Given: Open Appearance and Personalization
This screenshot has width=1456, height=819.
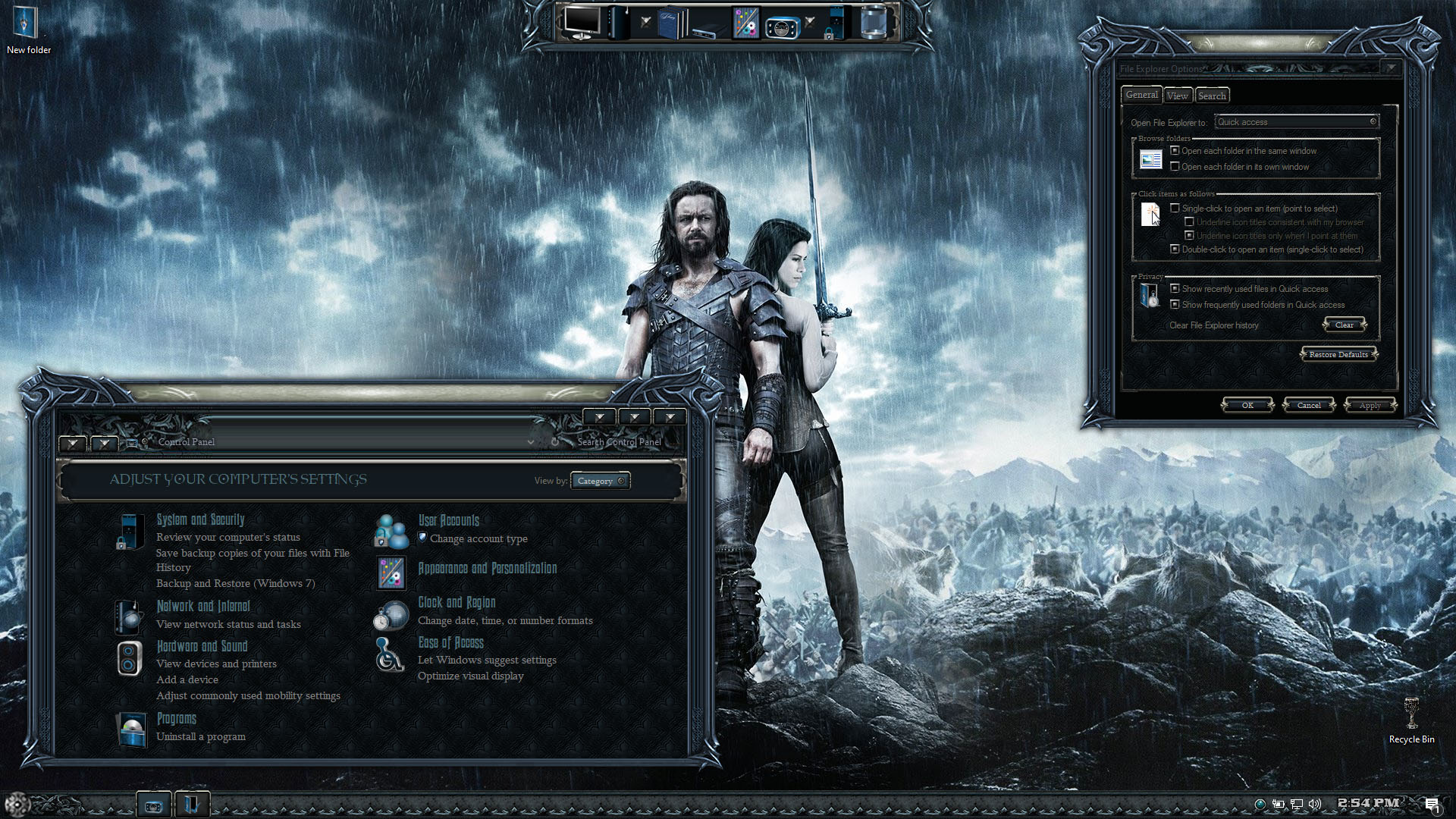Looking at the screenshot, I should [487, 568].
